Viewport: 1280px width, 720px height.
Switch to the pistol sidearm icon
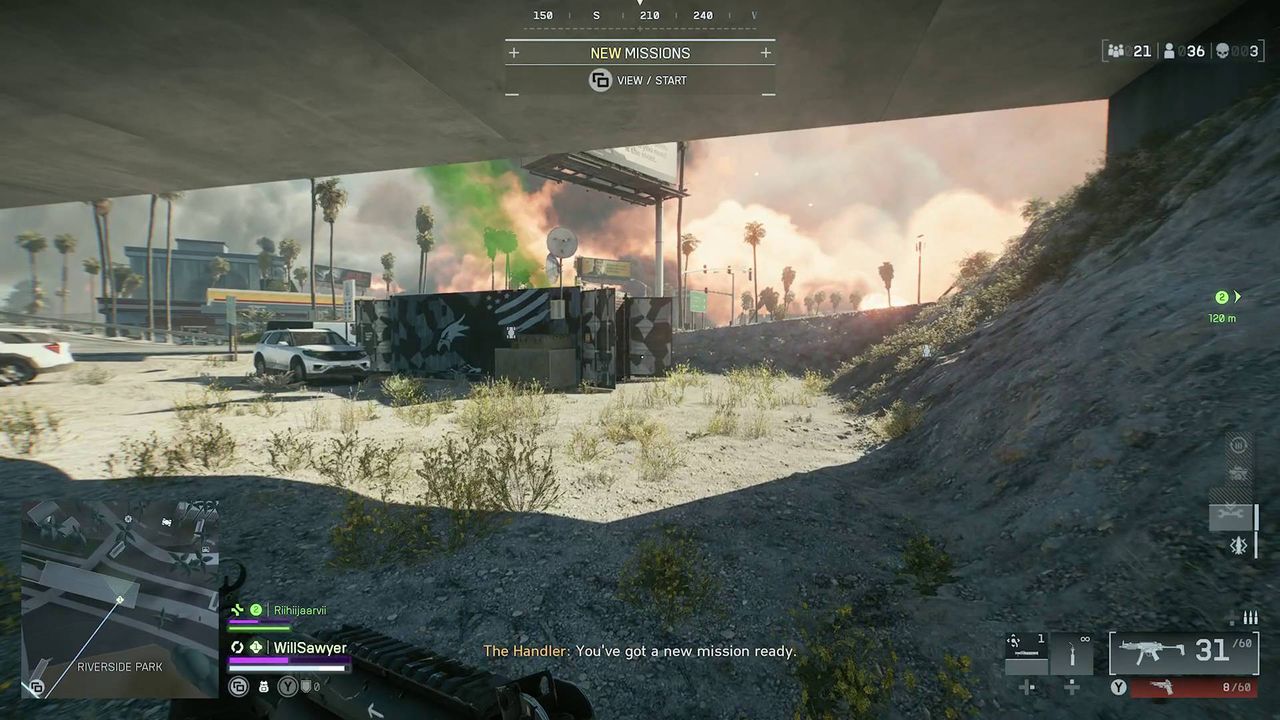(1162, 687)
